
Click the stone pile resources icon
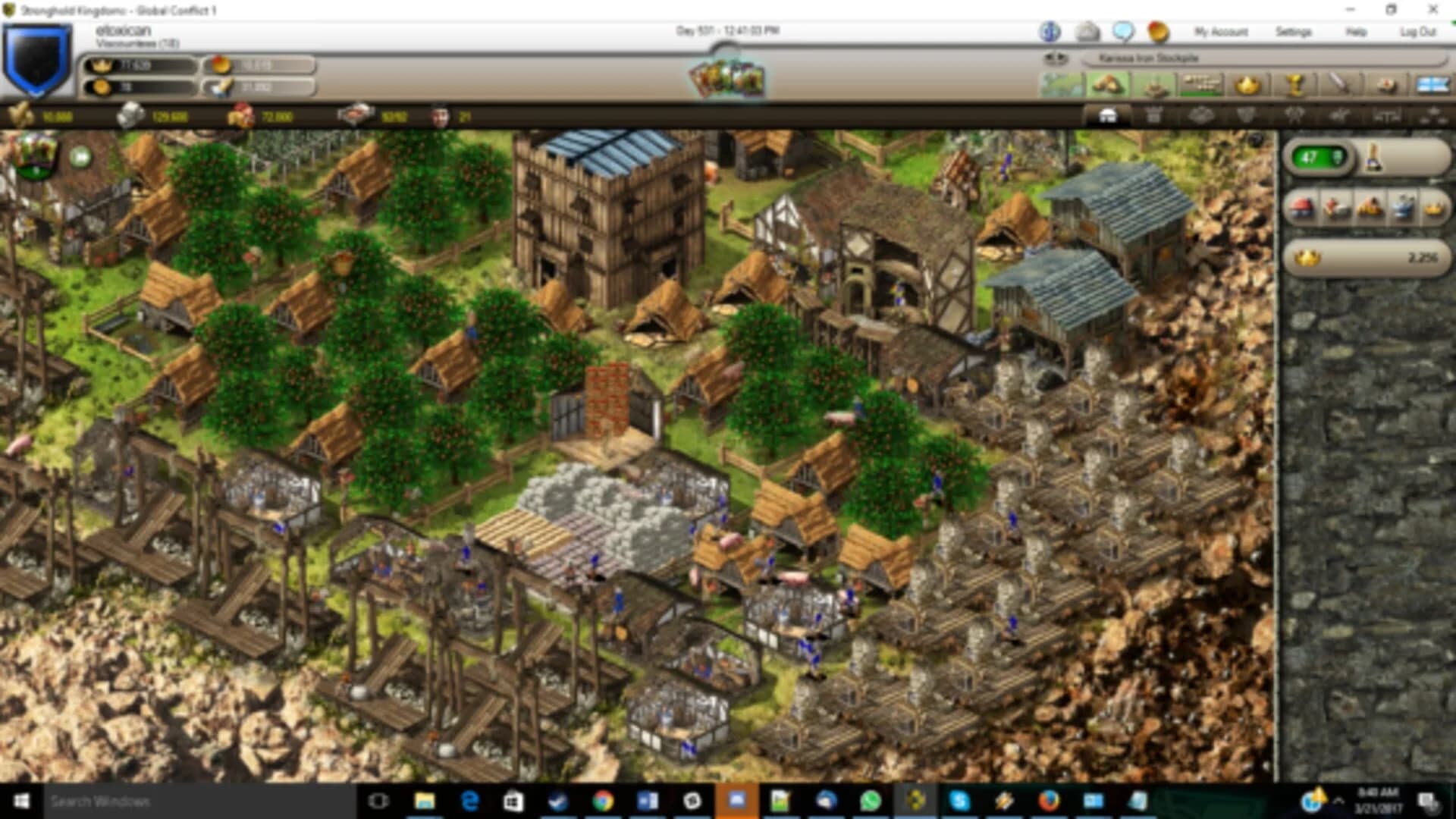(1109, 83)
